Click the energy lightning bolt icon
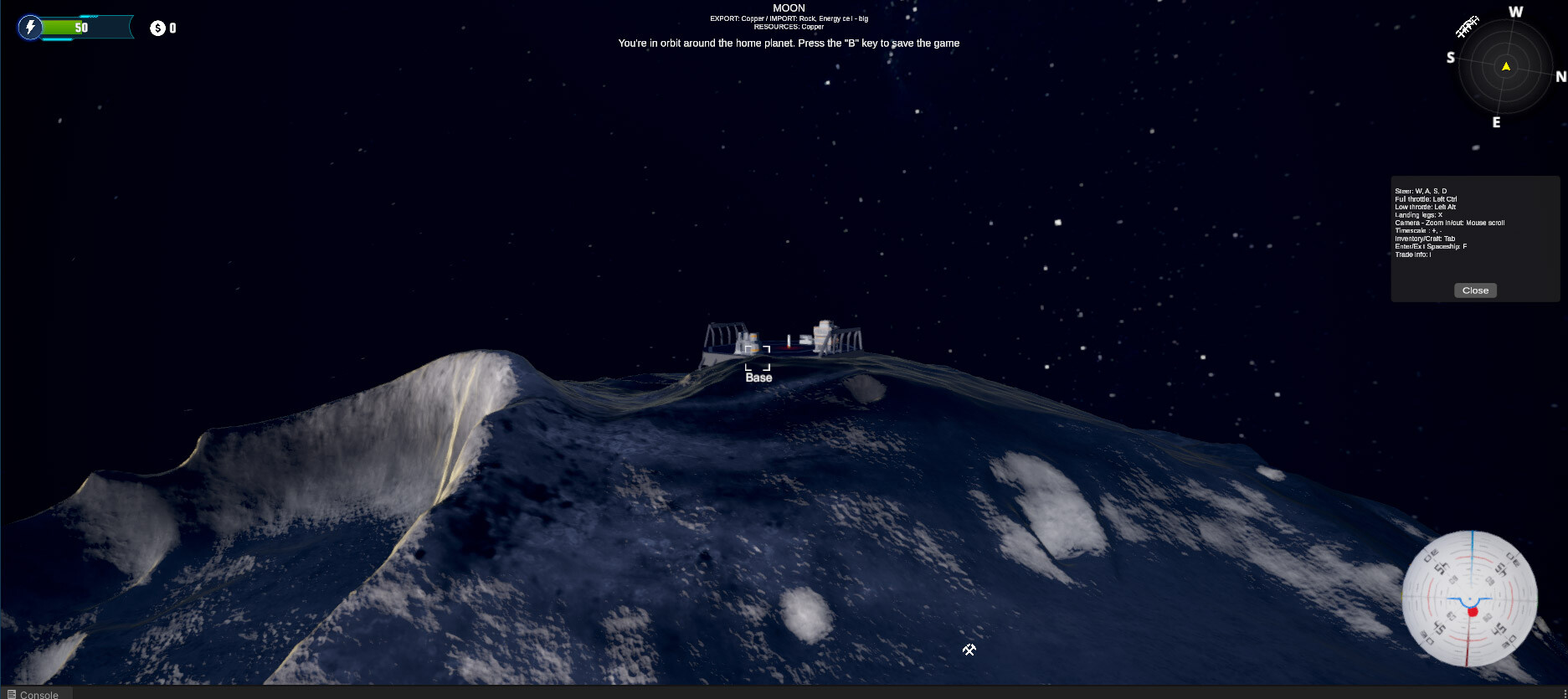 click(x=31, y=28)
